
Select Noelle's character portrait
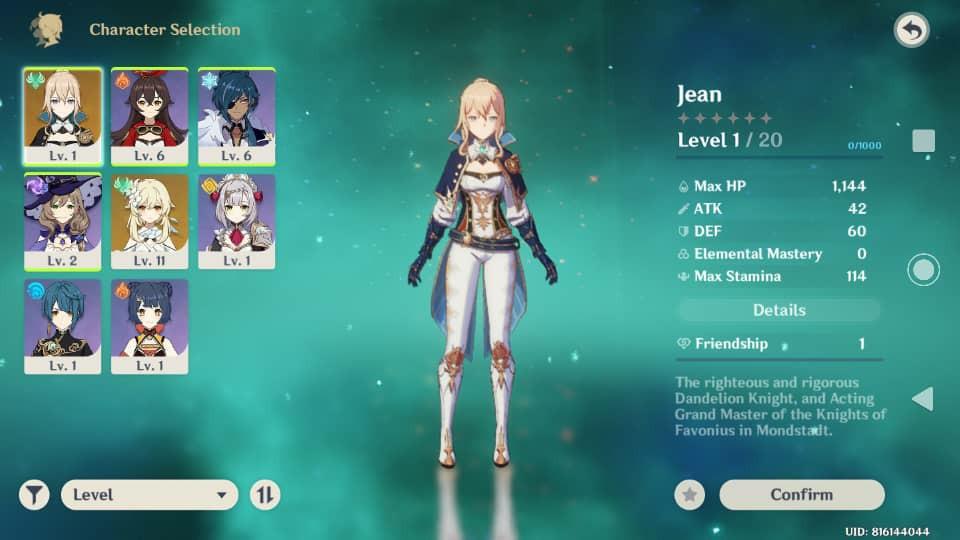(236, 220)
